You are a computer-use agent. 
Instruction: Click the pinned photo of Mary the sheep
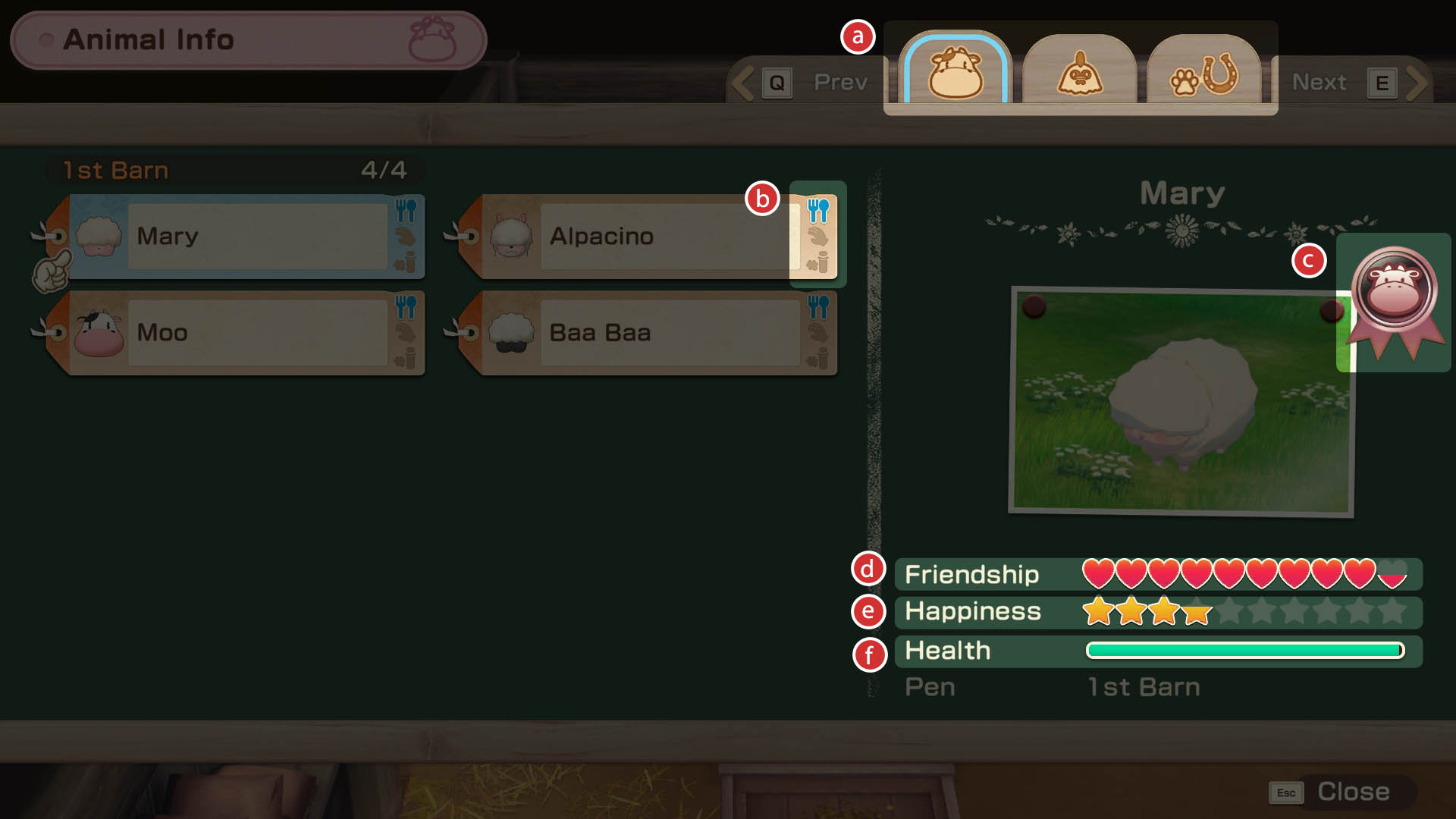[x=1183, y=398]
